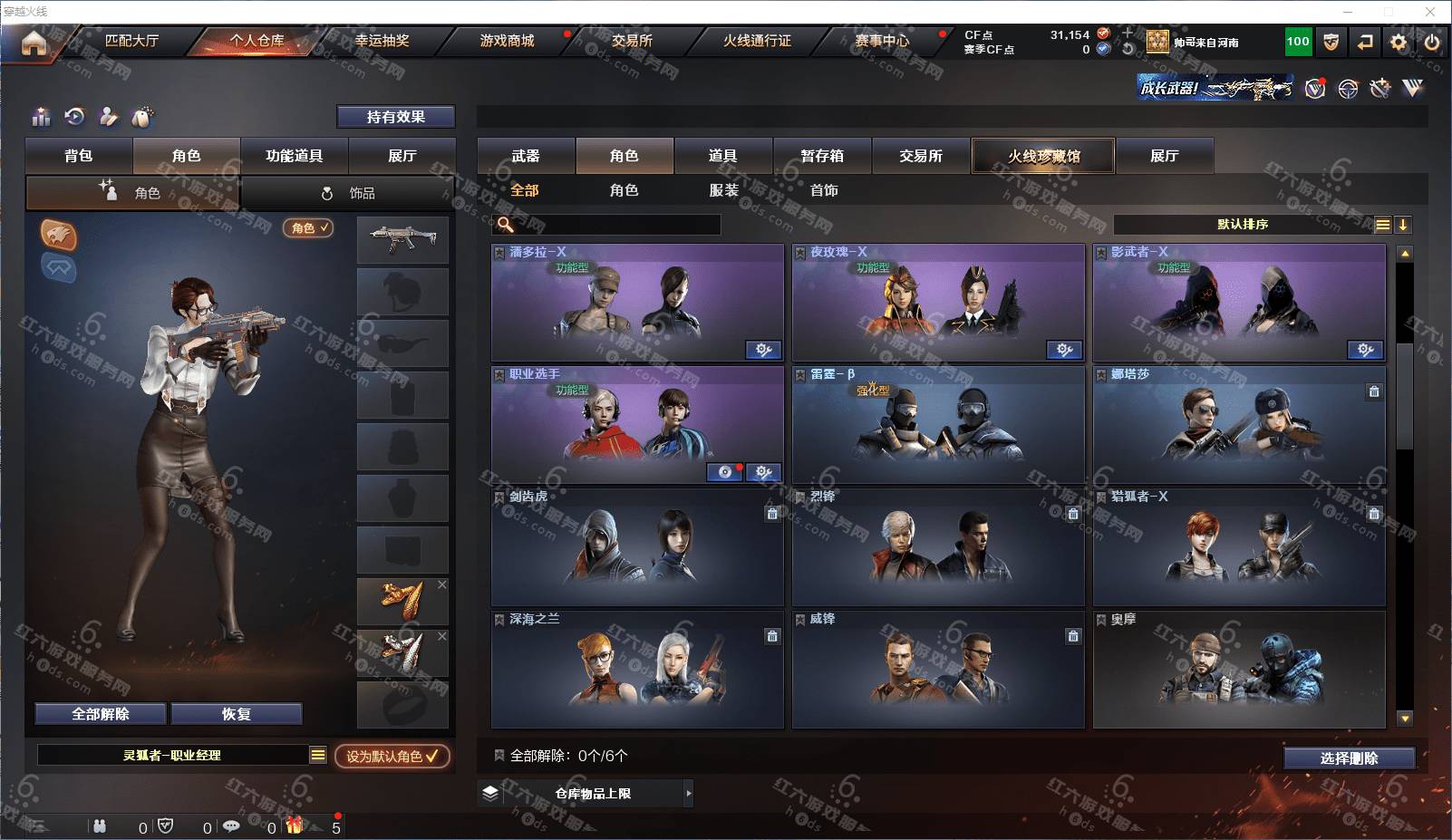Switch to the 武器 weapons tab
The image size is (1452, 840).
[x=526, y=156]
